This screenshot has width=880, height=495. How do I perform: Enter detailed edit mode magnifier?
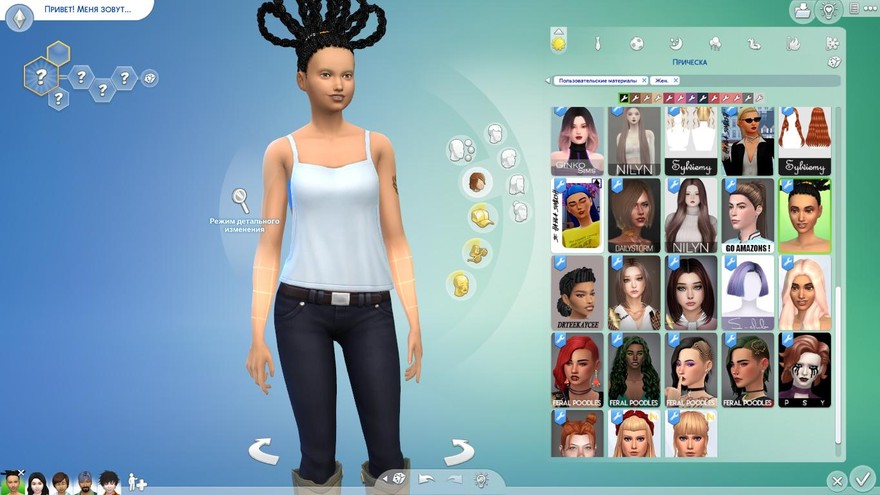(241, 200)
